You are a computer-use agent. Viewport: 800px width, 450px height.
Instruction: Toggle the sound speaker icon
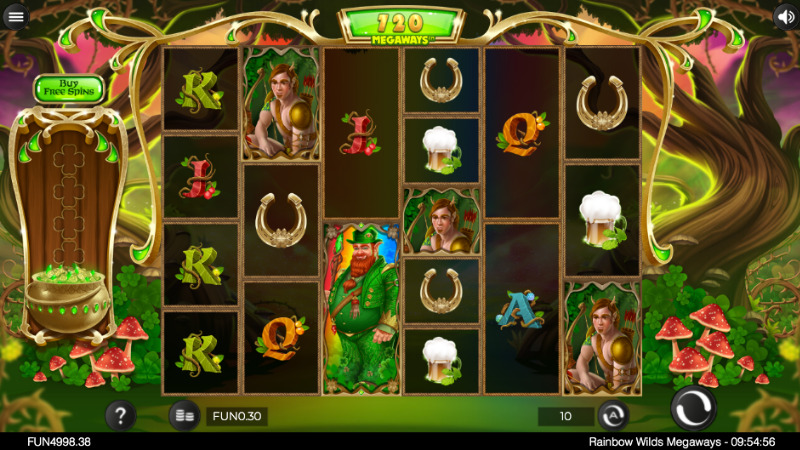(x=785, y=16)
